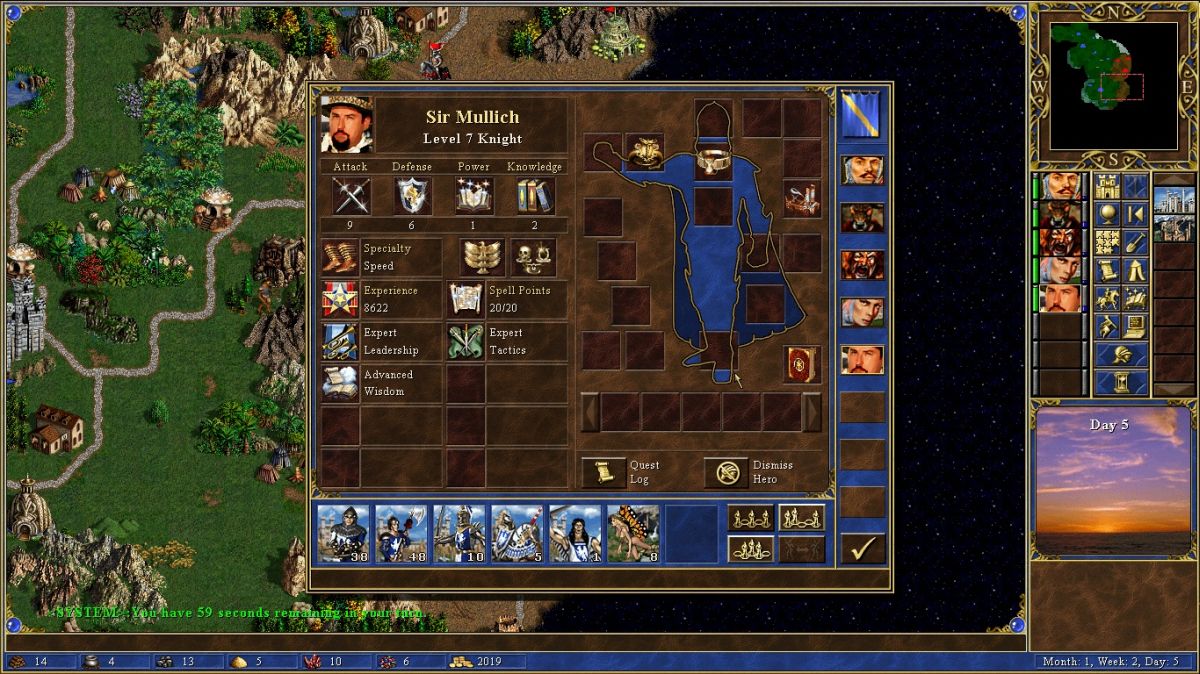The image size is (1200, 674).
Task: Select the ballista war machine slot
Action: (802, 199)
